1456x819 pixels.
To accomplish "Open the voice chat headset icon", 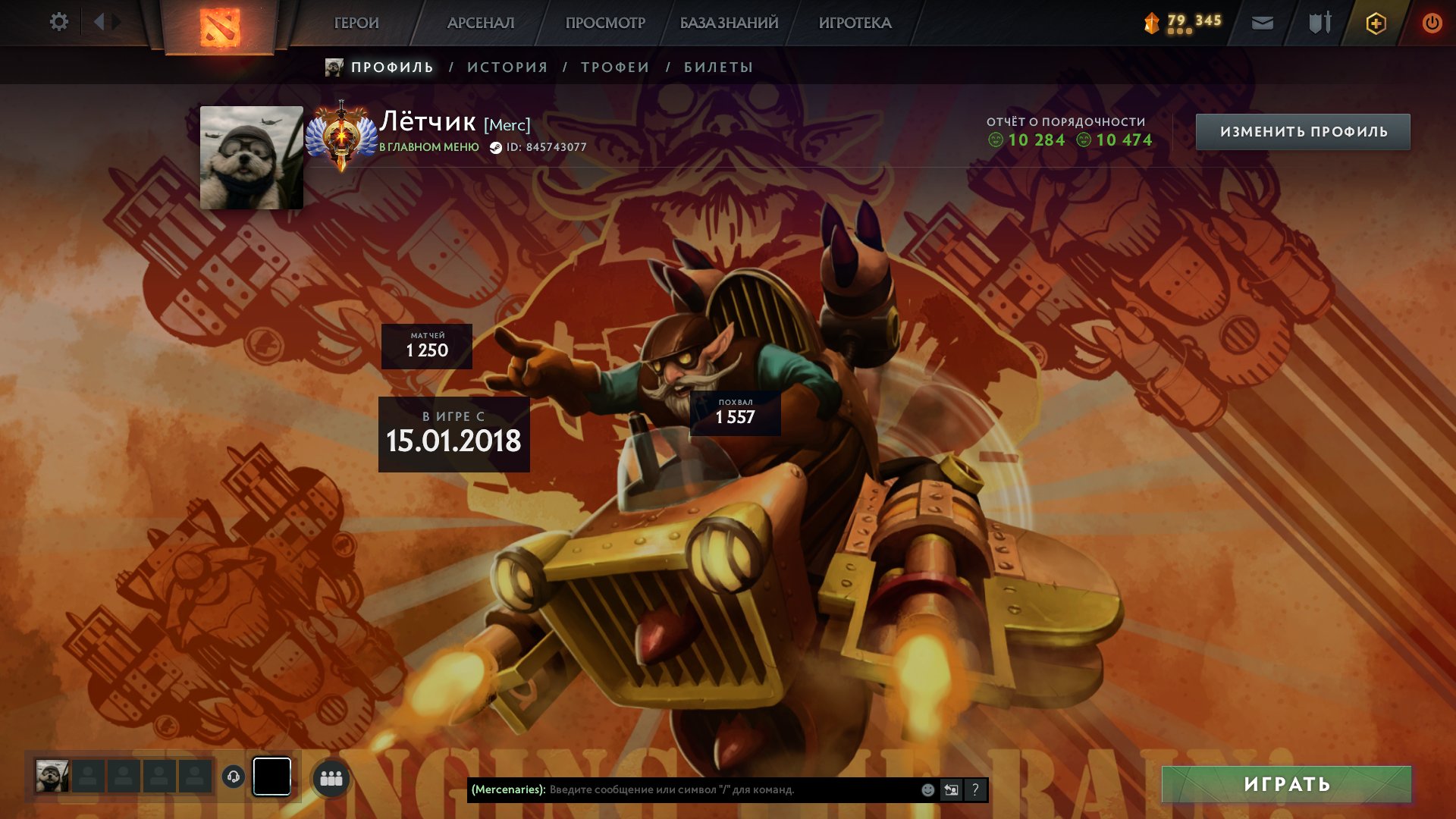I will click(x=234, y=775).
